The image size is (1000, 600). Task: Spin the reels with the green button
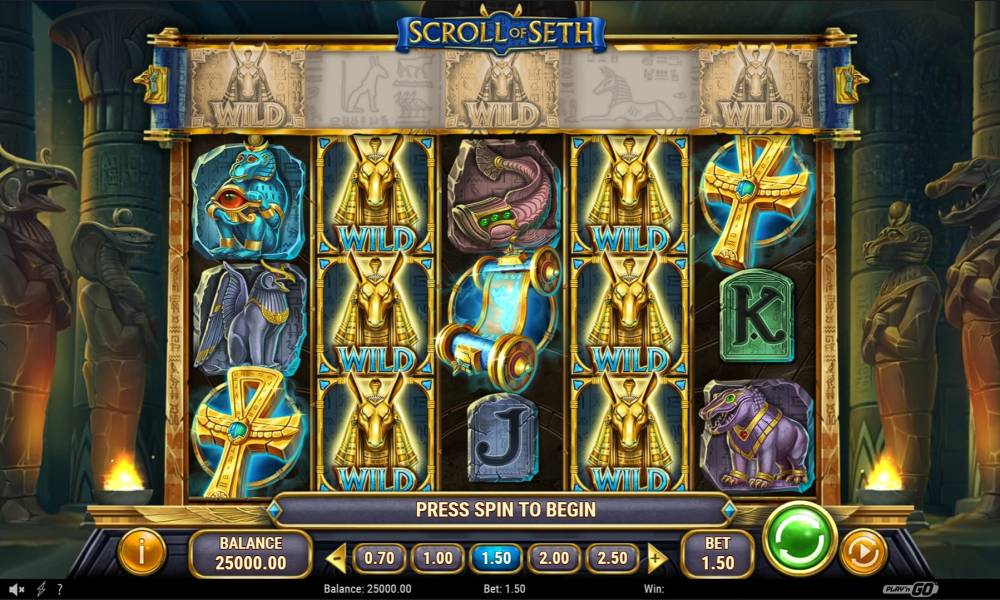[x=800, y=538]
